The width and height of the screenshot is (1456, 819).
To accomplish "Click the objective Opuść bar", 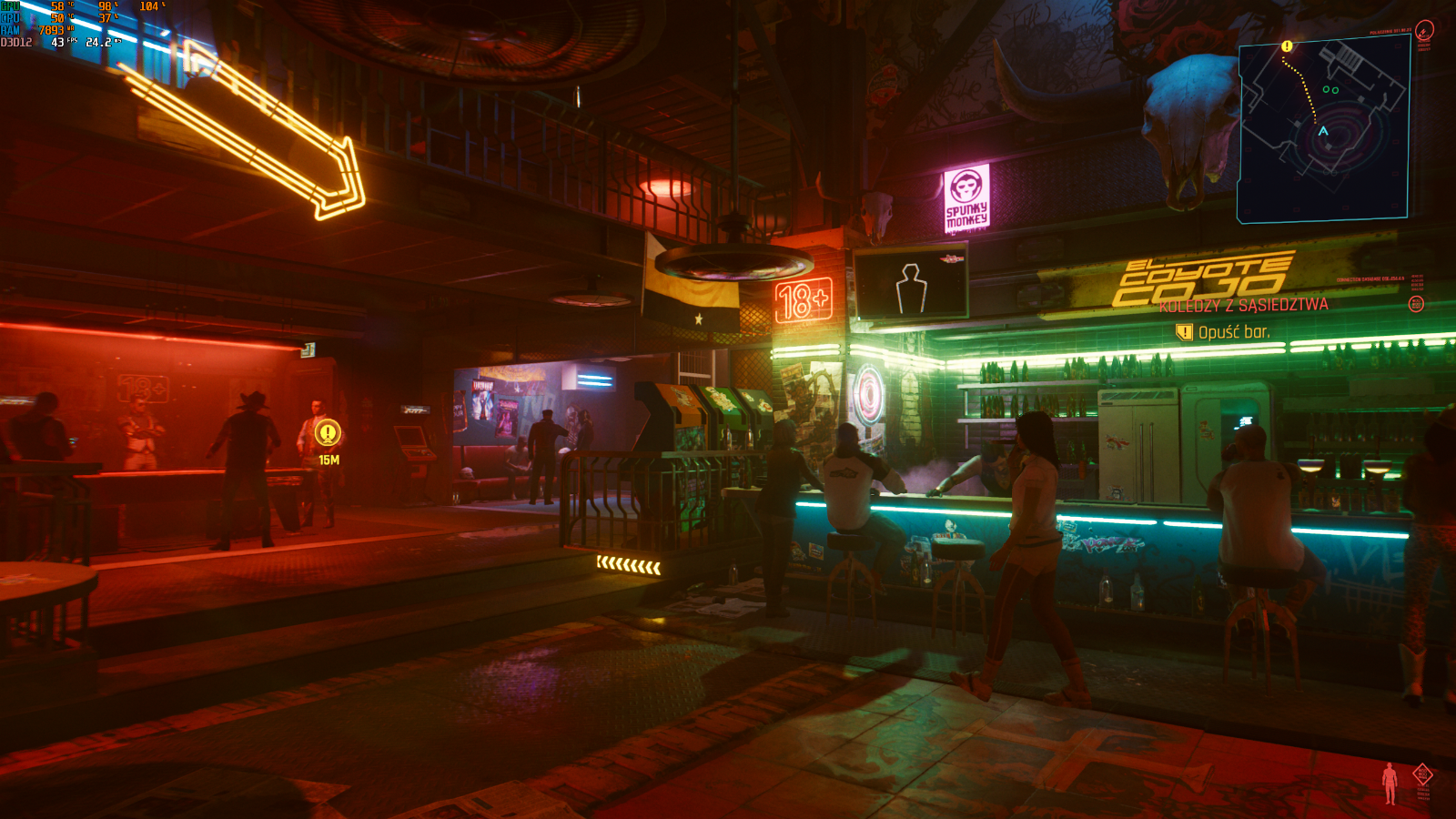I will [1233, 333].
